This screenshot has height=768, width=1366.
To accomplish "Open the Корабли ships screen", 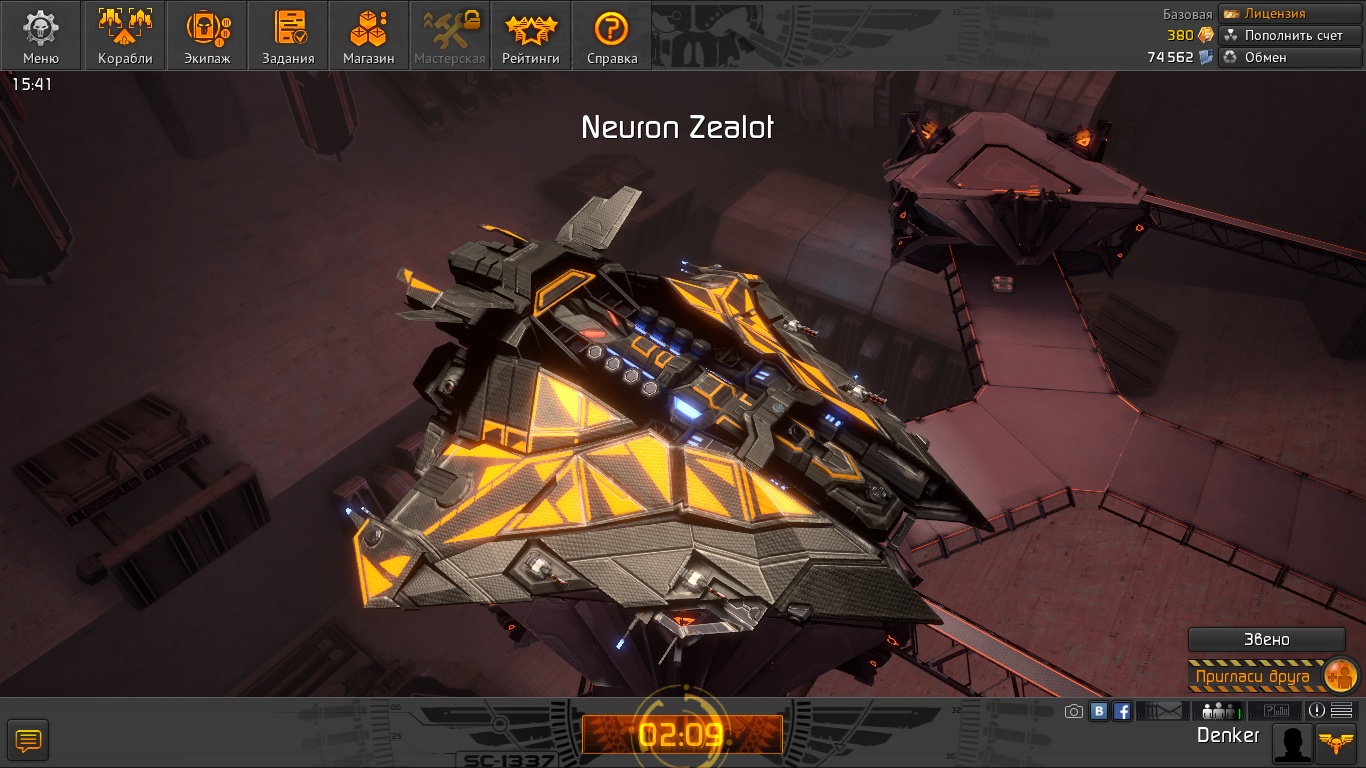I will click(x=125, y=36).
